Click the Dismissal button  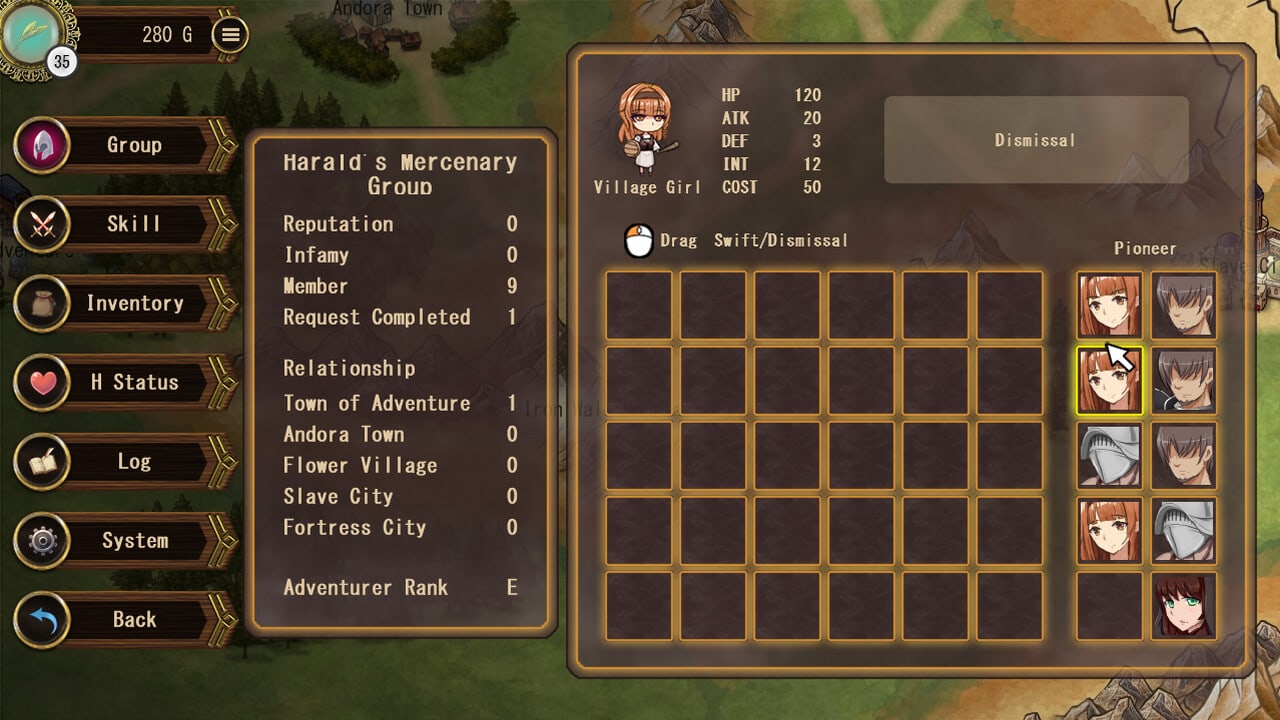tap(1035, 140)
